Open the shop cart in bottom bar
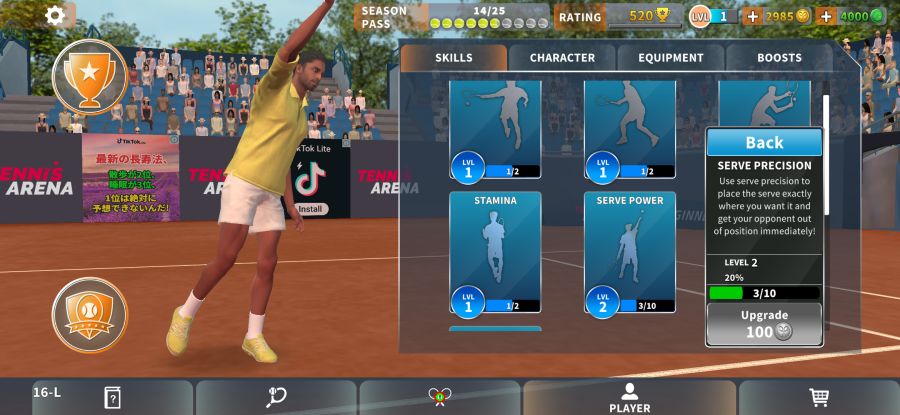Image resolution: width=900 pixels, height=415 pixels. (x=819, y=397)
